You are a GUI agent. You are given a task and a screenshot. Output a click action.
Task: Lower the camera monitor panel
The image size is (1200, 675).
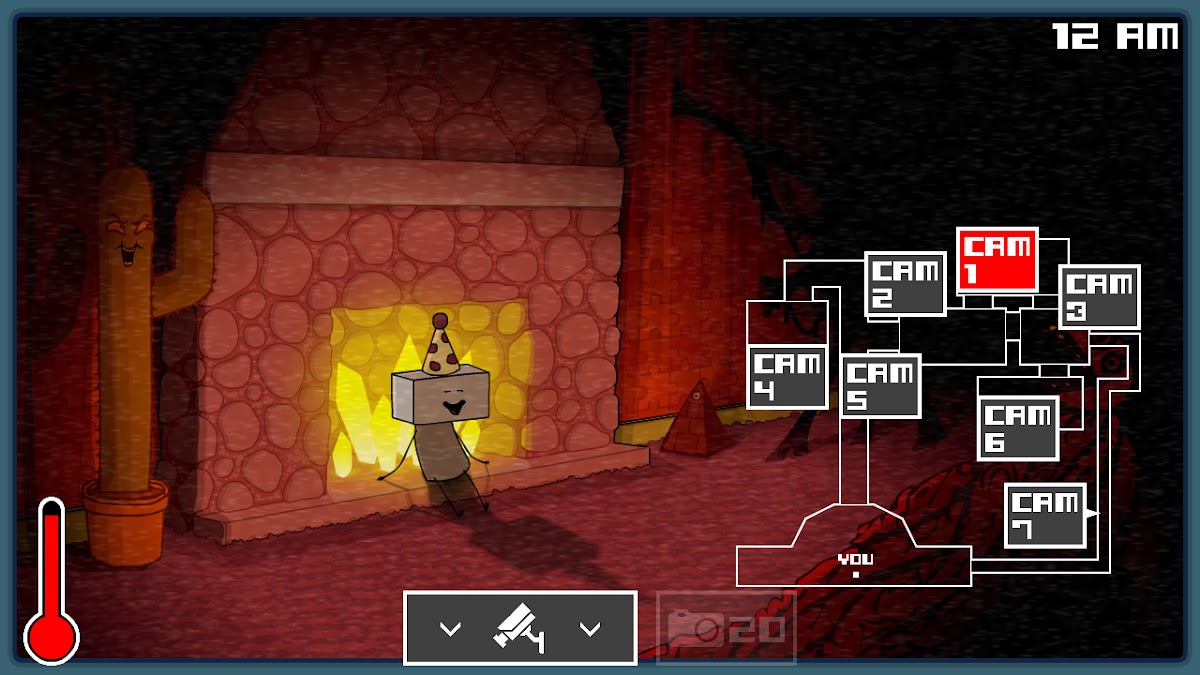tap(520, 628)
